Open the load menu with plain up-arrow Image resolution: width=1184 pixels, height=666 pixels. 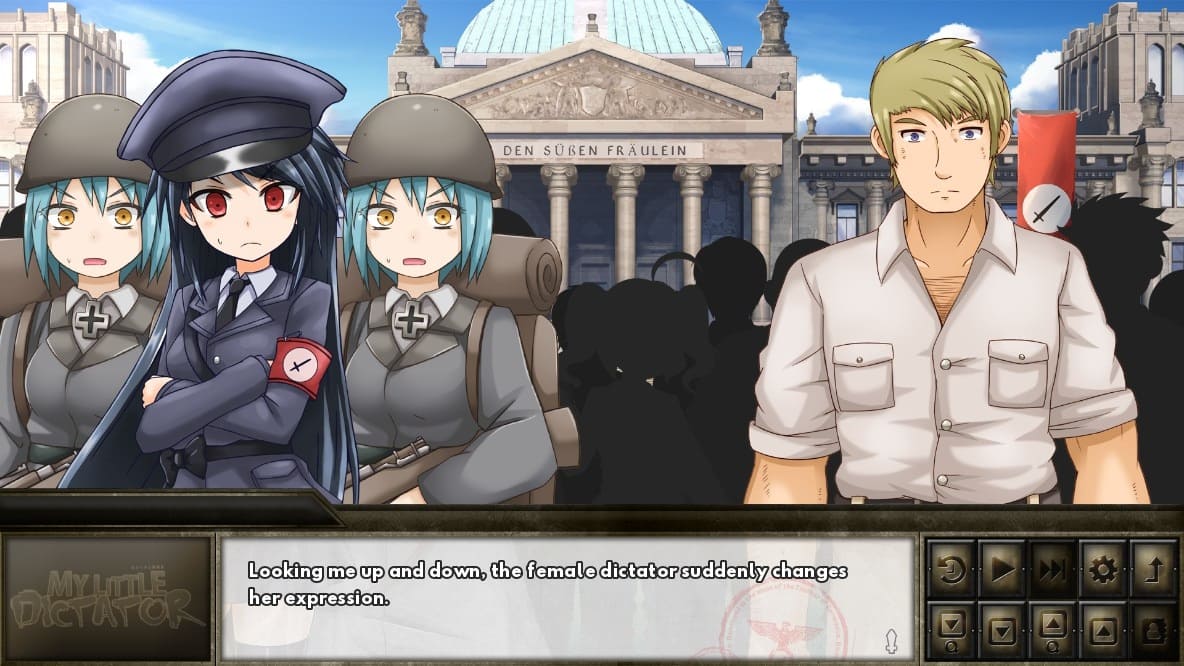pos(1103,630)
